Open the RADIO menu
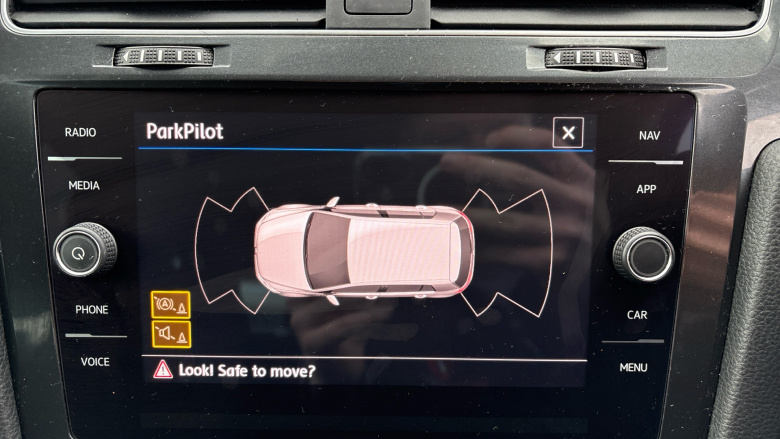 click(x=81, y=133)
